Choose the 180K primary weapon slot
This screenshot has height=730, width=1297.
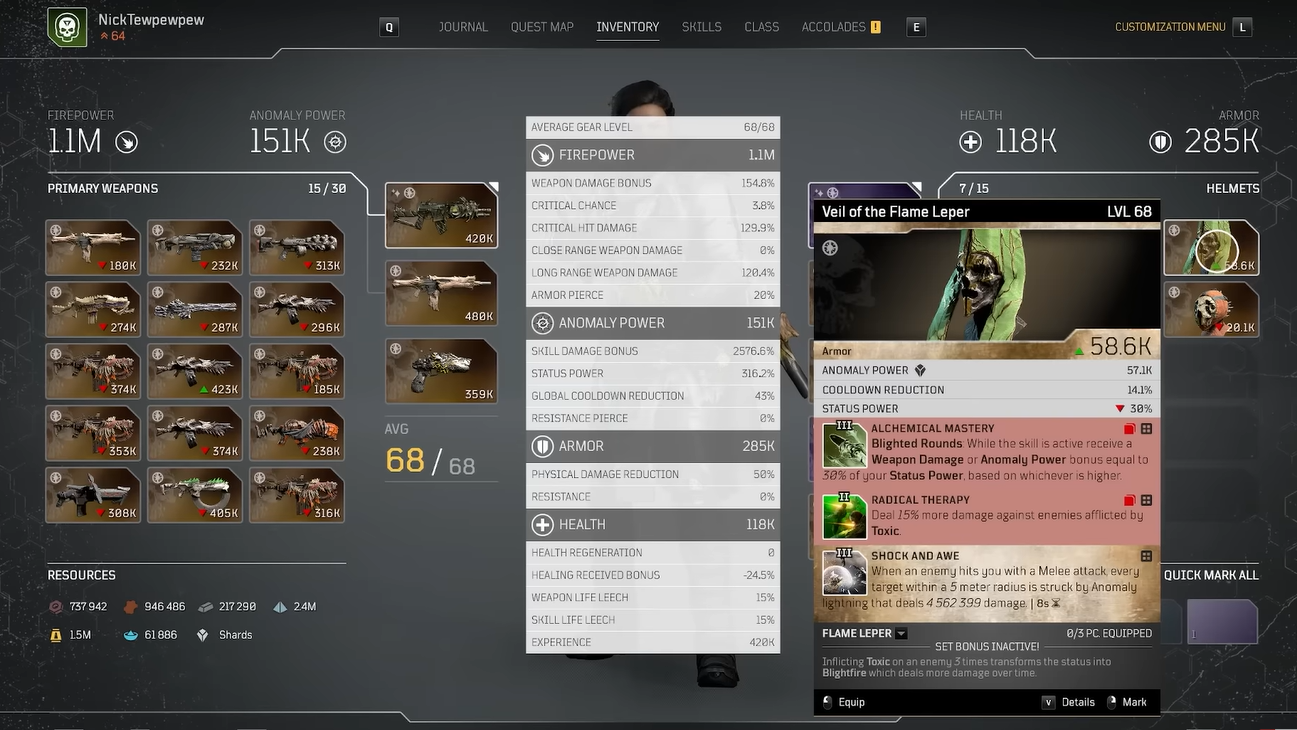click(x=93, y=247)
